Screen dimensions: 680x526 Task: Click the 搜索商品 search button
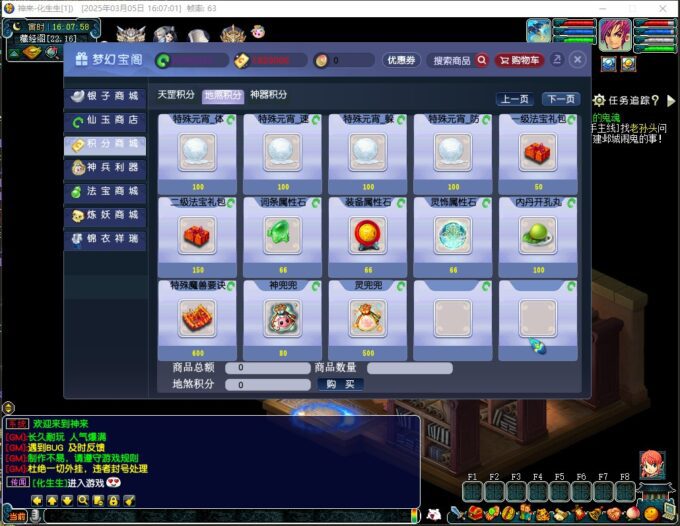(460, 60)
